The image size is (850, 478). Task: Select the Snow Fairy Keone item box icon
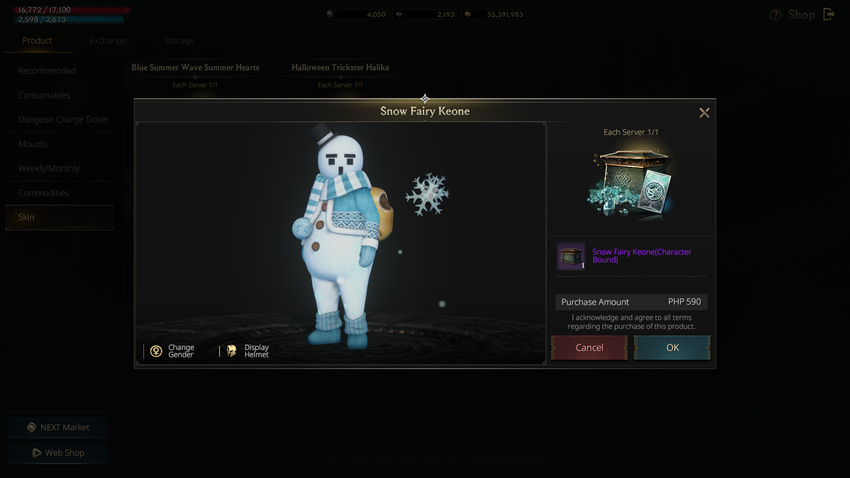tap(571, 257)
